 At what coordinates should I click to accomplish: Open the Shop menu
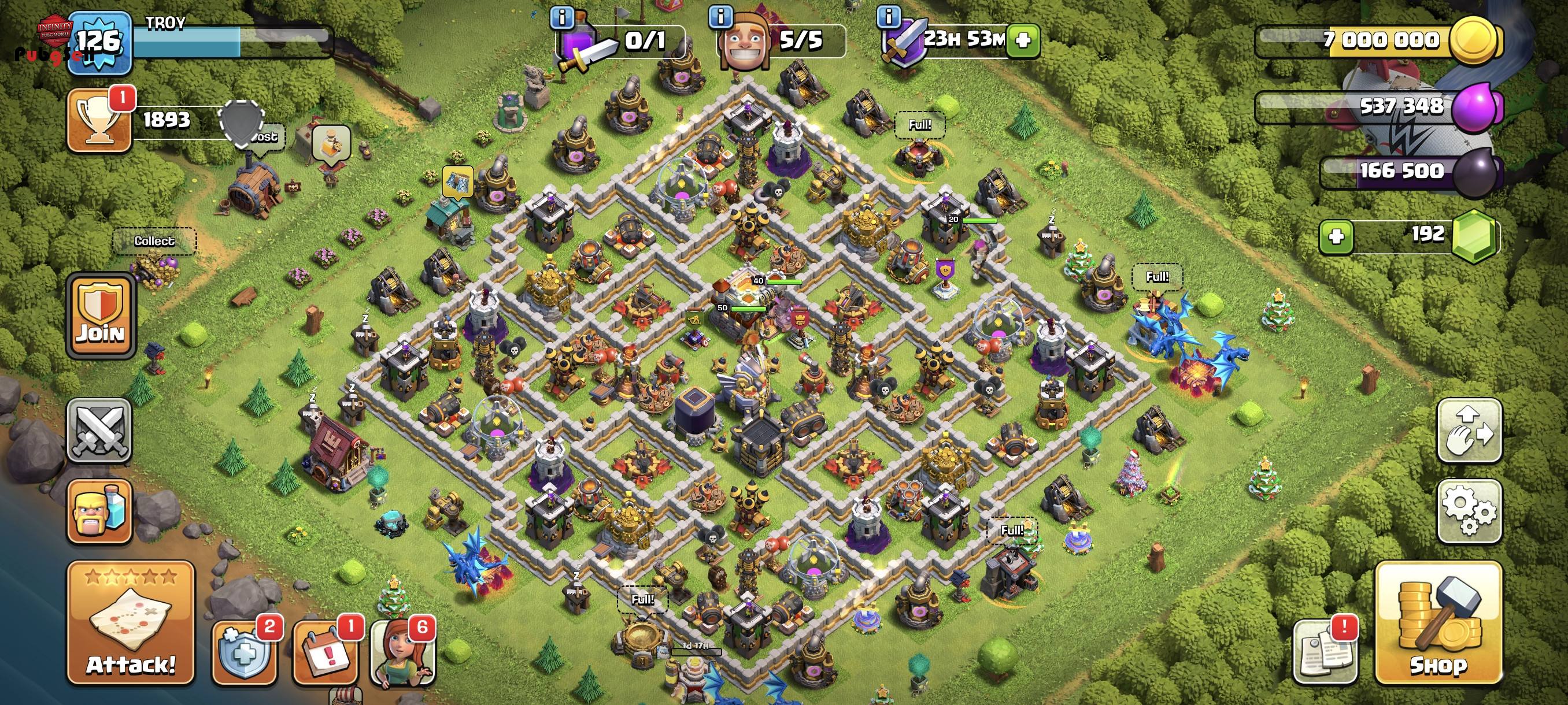(x=1438, y=624)
